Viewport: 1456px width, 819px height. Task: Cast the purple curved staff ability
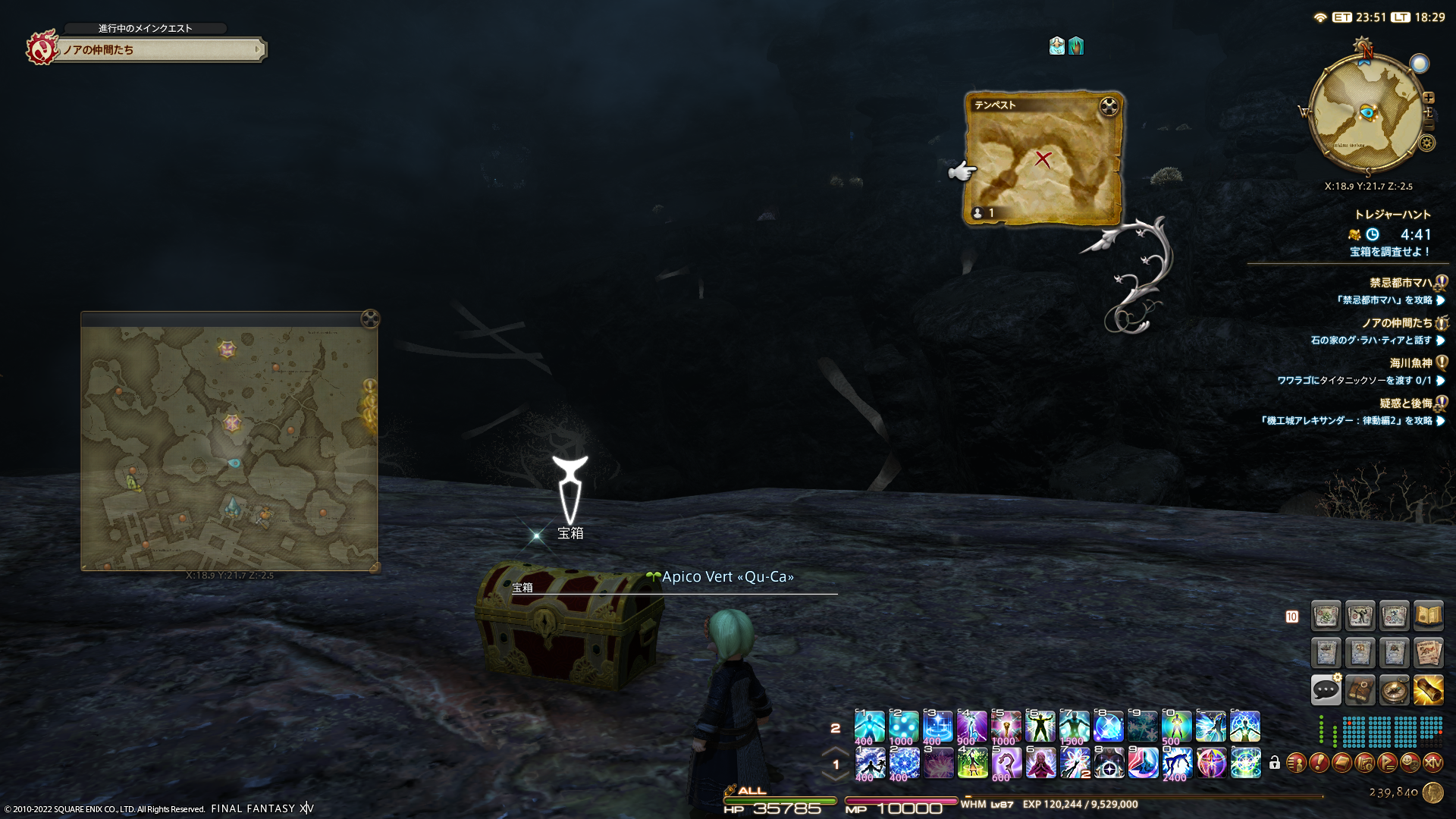coord(1006,763)
